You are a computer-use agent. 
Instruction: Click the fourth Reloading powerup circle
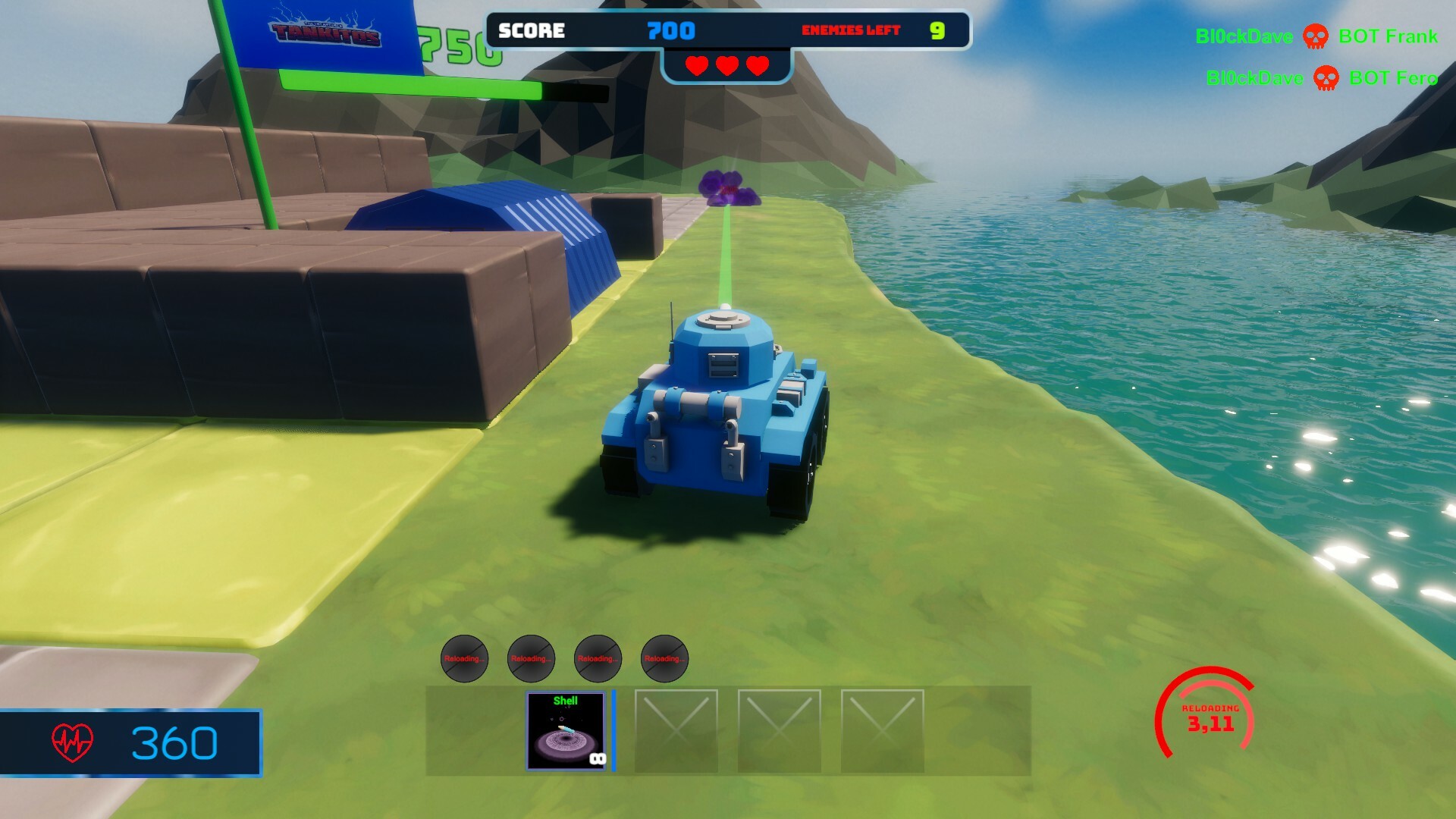tap(664, 659)
